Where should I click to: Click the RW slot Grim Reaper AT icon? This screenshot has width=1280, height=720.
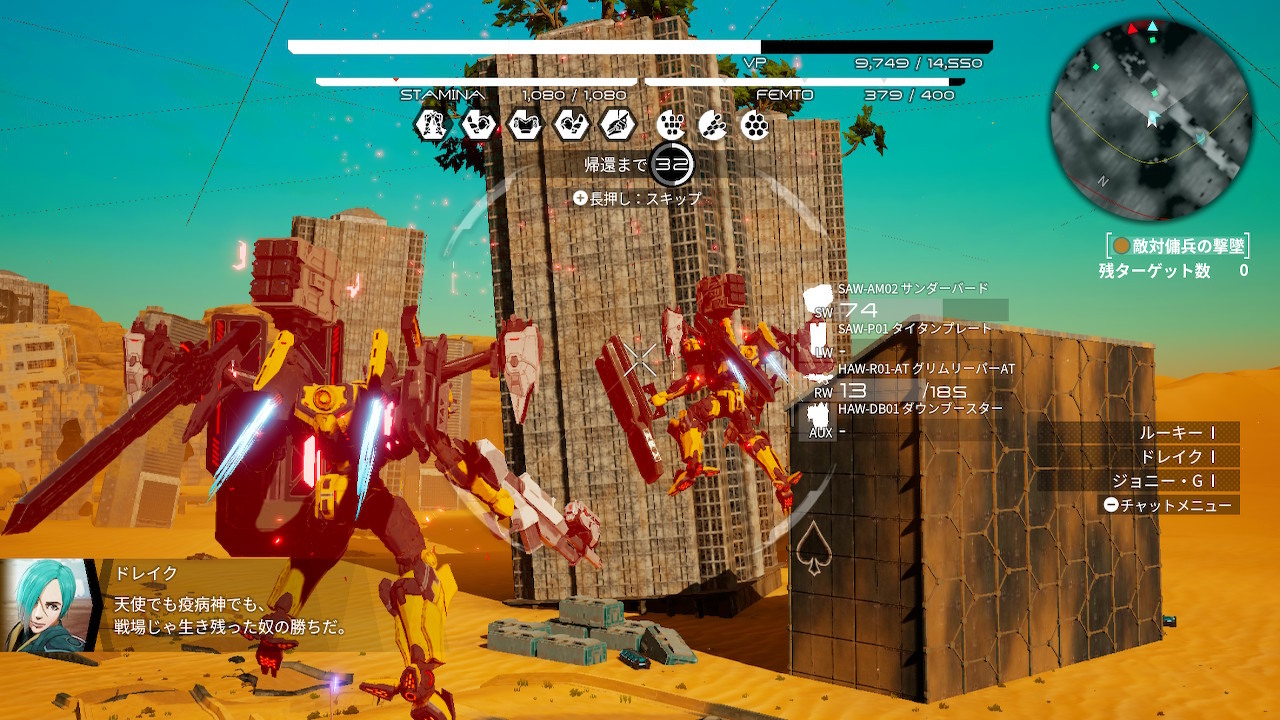pyautogui.click(x=818, y=378)
